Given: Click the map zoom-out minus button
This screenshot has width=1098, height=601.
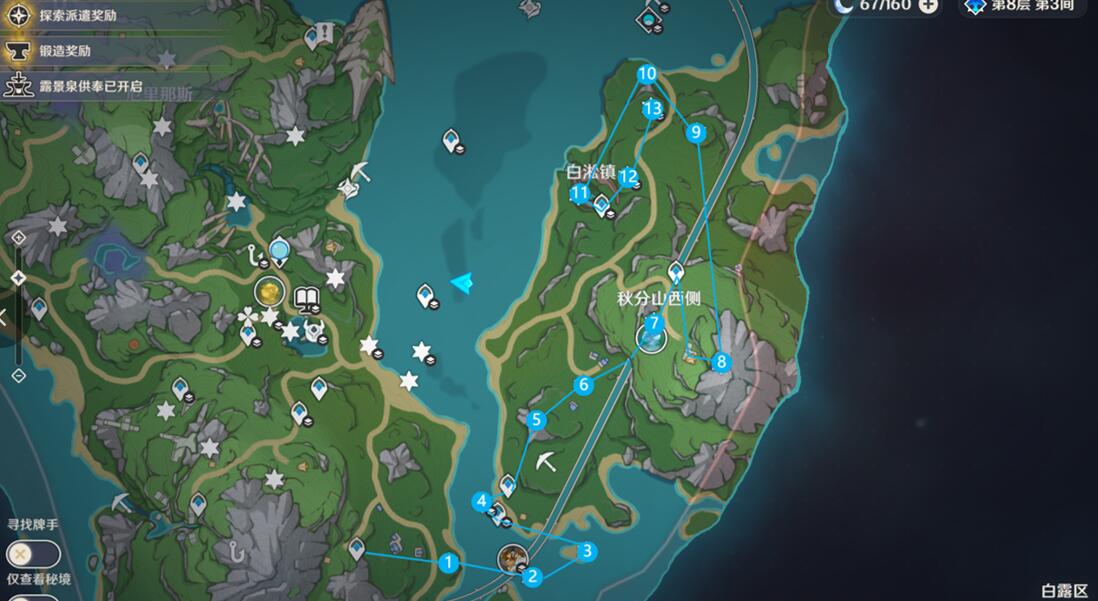Looking at the screenshot, I should click(18, 375).
